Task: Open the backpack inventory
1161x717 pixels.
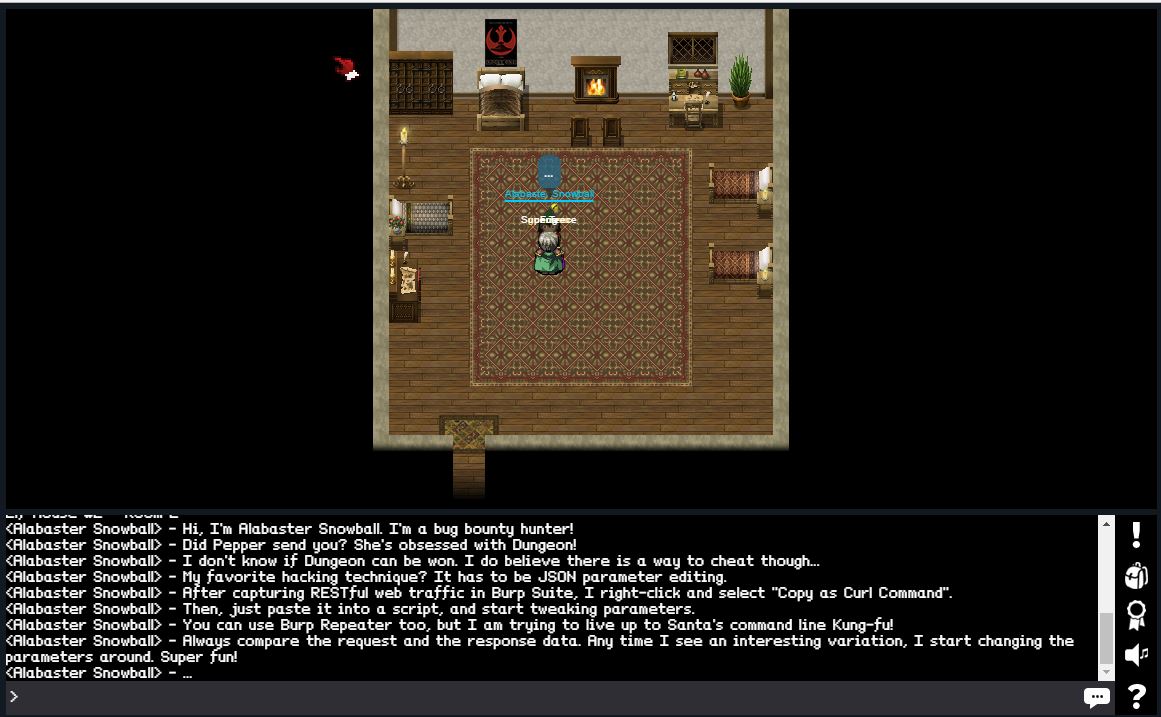Action: 1136,575
